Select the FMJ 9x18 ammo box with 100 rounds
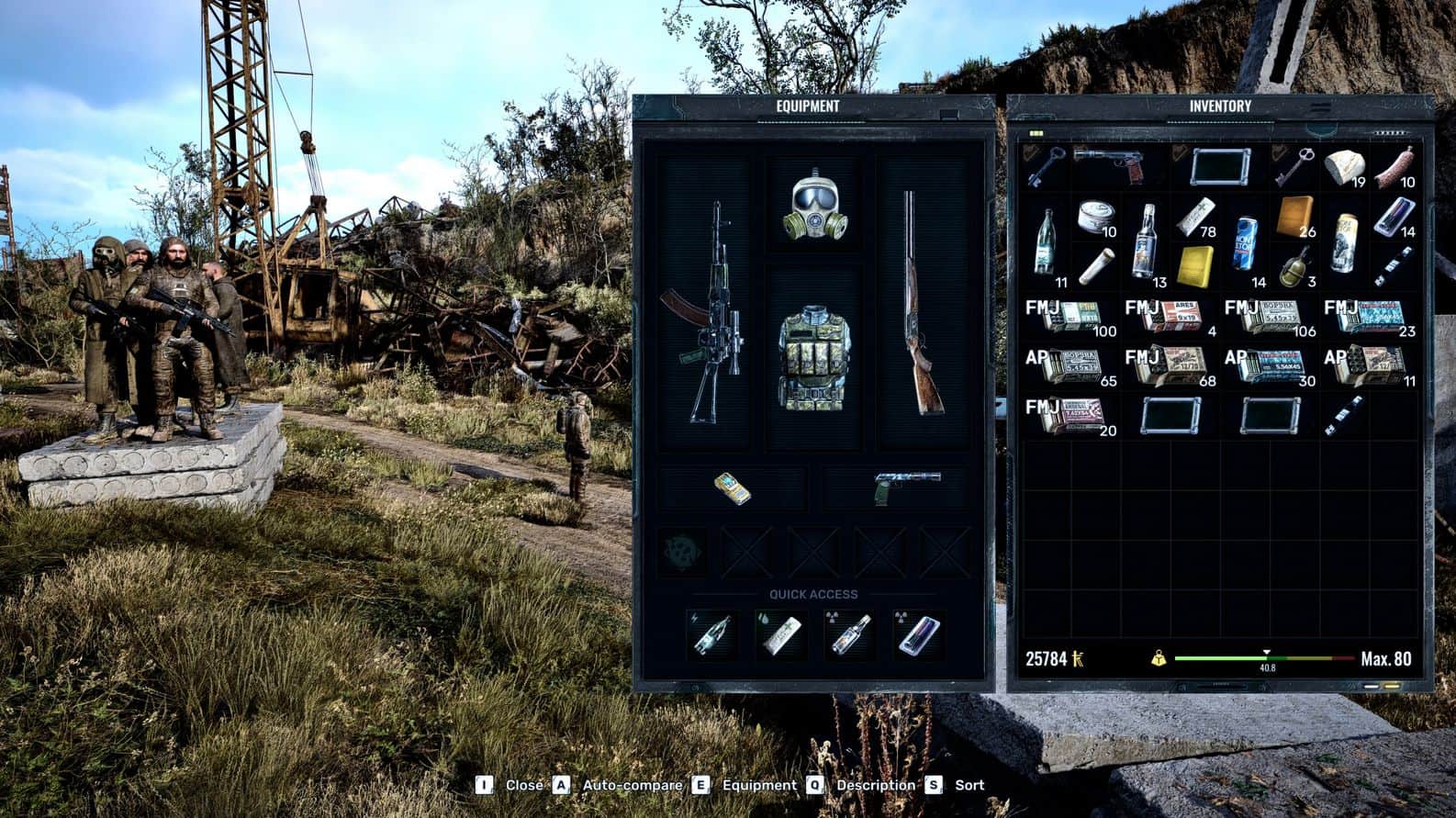 (1070, 317)
